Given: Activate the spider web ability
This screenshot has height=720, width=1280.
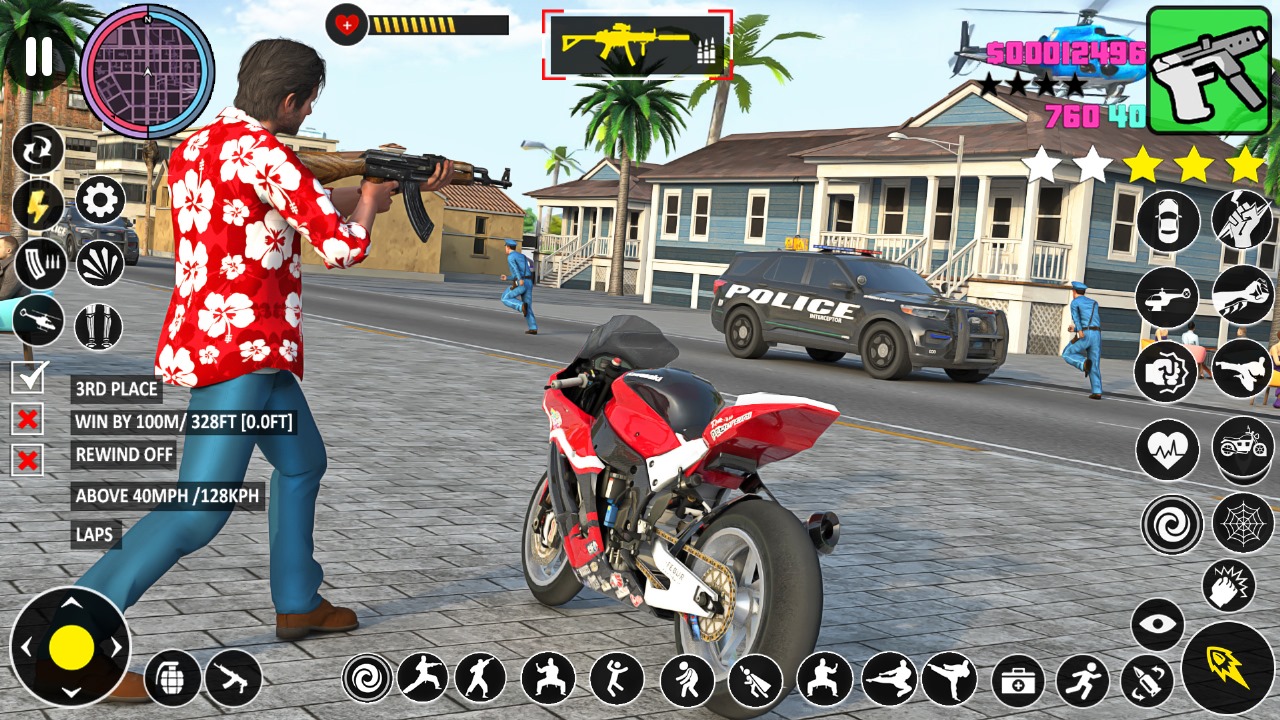Looking at the screenshot, I should tap(1242, 522).
